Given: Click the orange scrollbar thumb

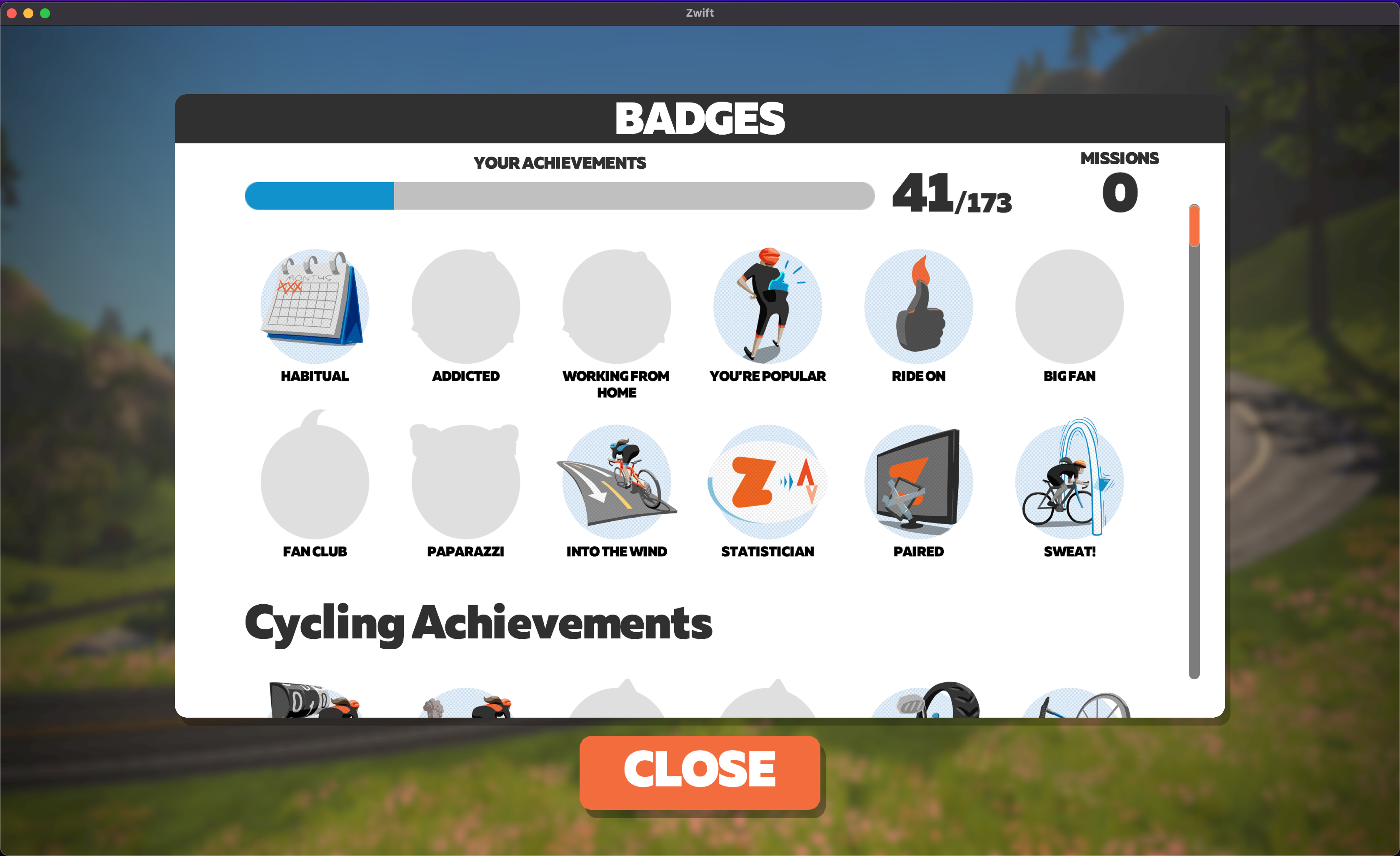Looking at the screenshot, I should [1194, 225].
